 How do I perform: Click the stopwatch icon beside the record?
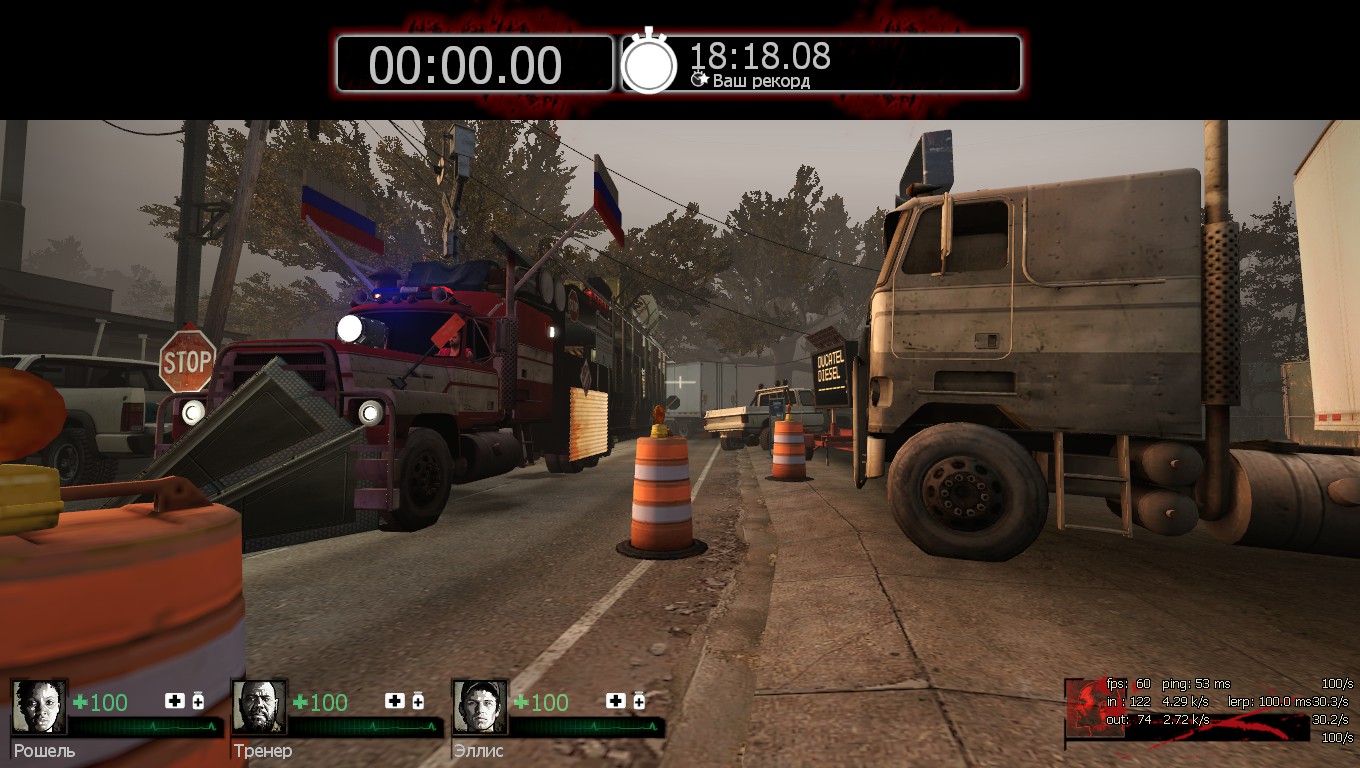click(649, 63)
